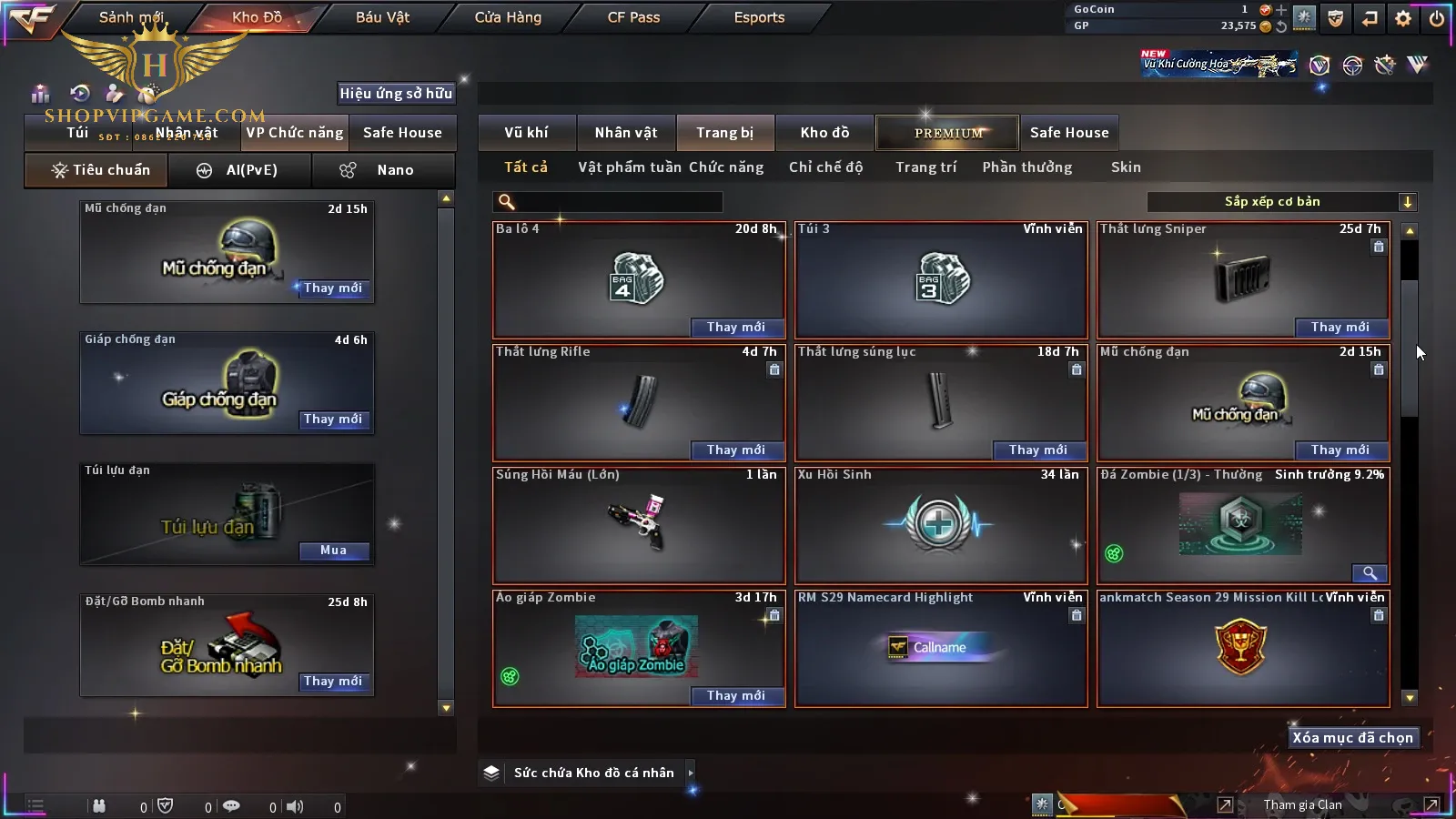Select the Ba lô 4 backpack item

click(x=637, y=278)
